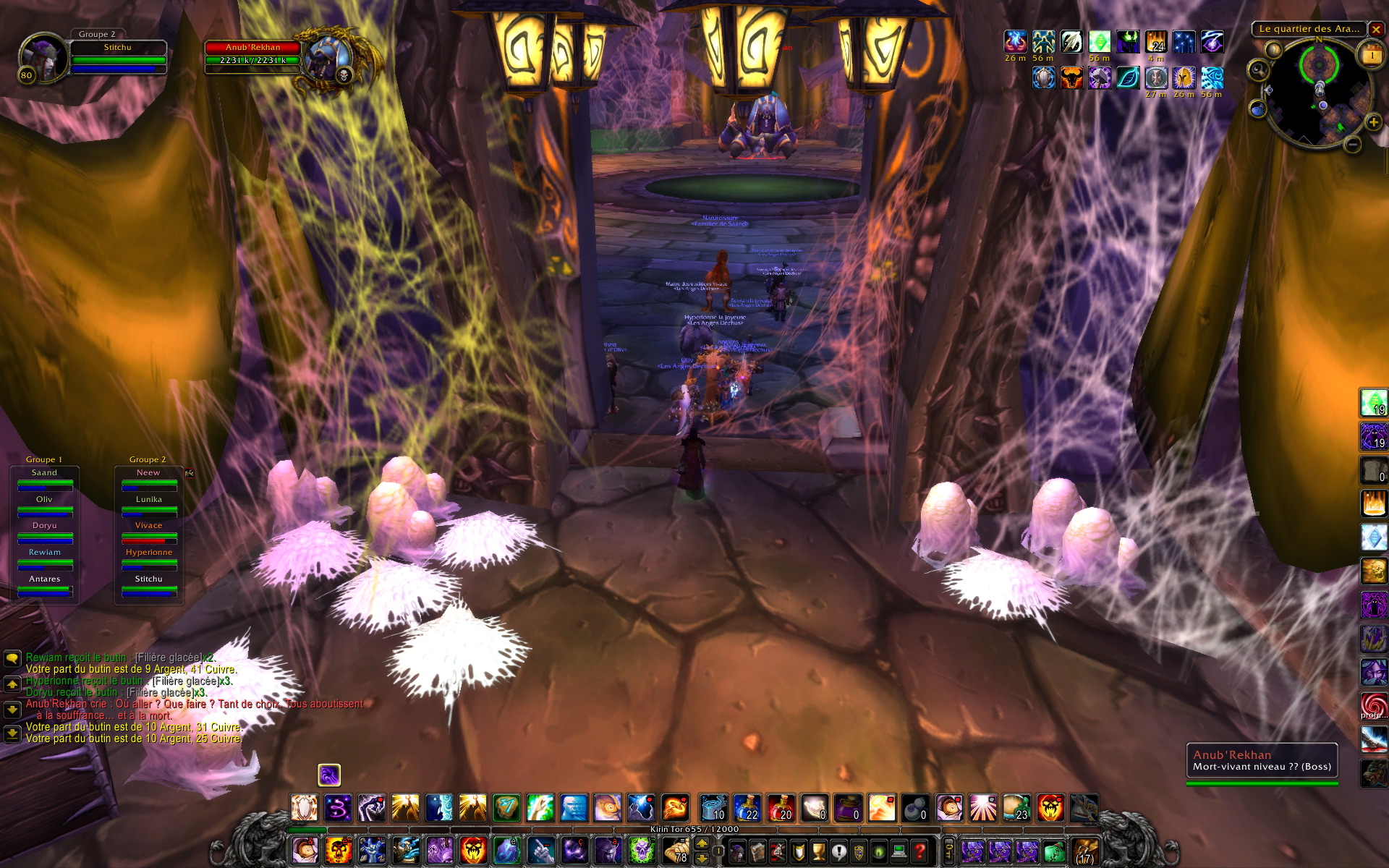This screenshot has width=1389, height=868.
Task: Activate the green skull ability on bottom bar
Action: tap(642, 851)
